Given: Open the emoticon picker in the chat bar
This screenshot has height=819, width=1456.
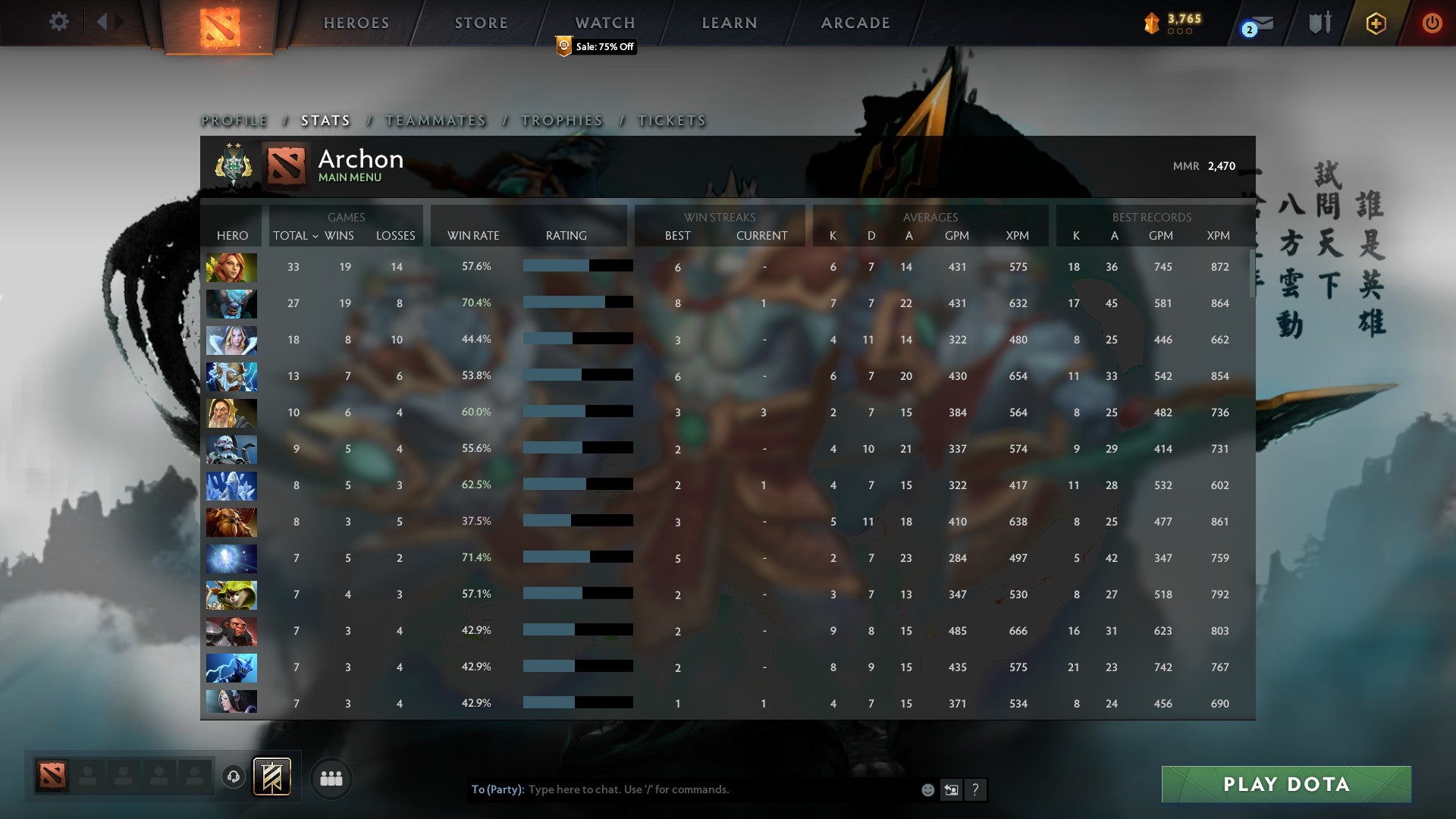Looking at the screenshot, I should [x=927, y=789].
